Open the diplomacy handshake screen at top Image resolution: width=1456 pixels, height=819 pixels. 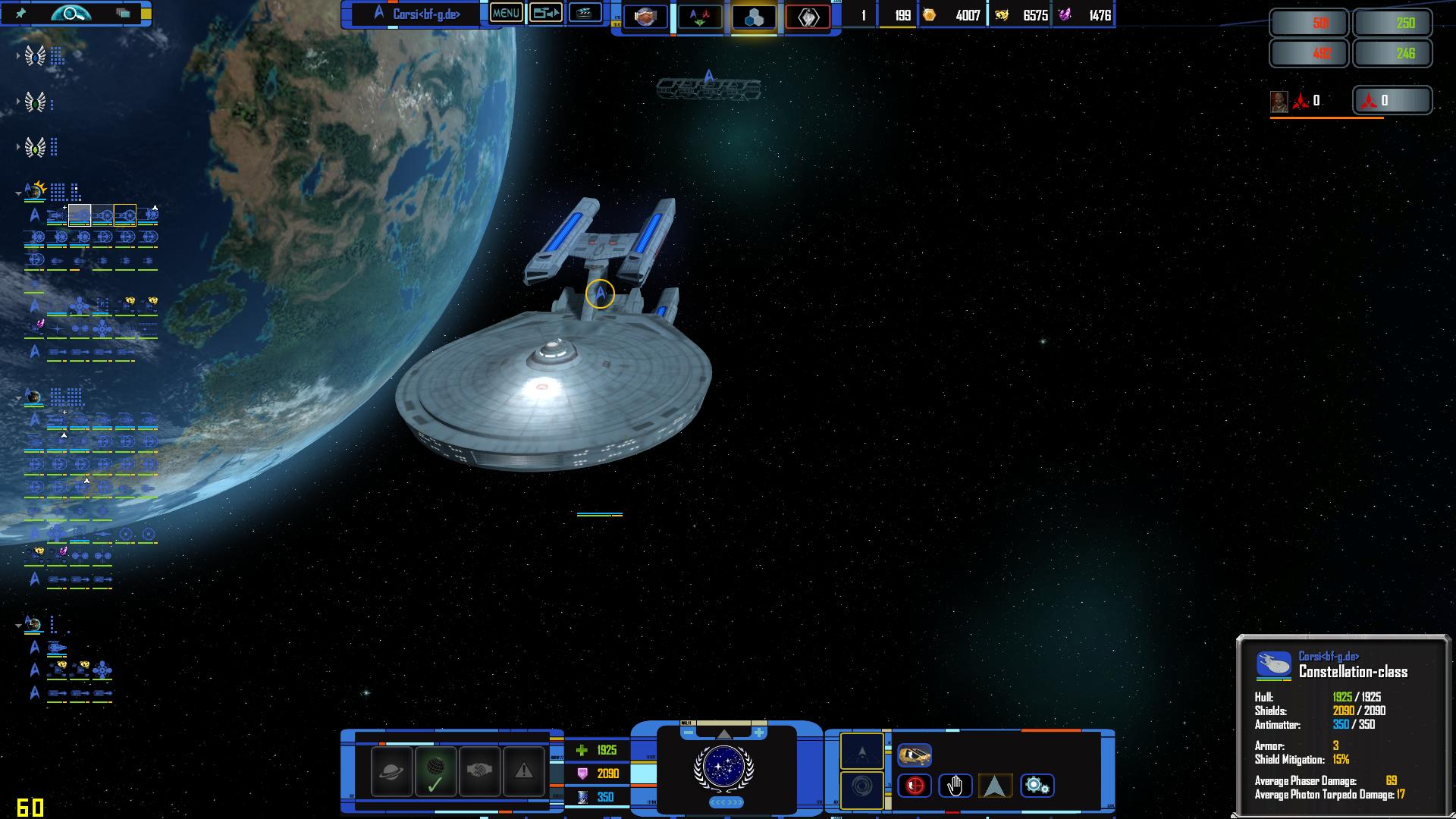tap(645, 16)
